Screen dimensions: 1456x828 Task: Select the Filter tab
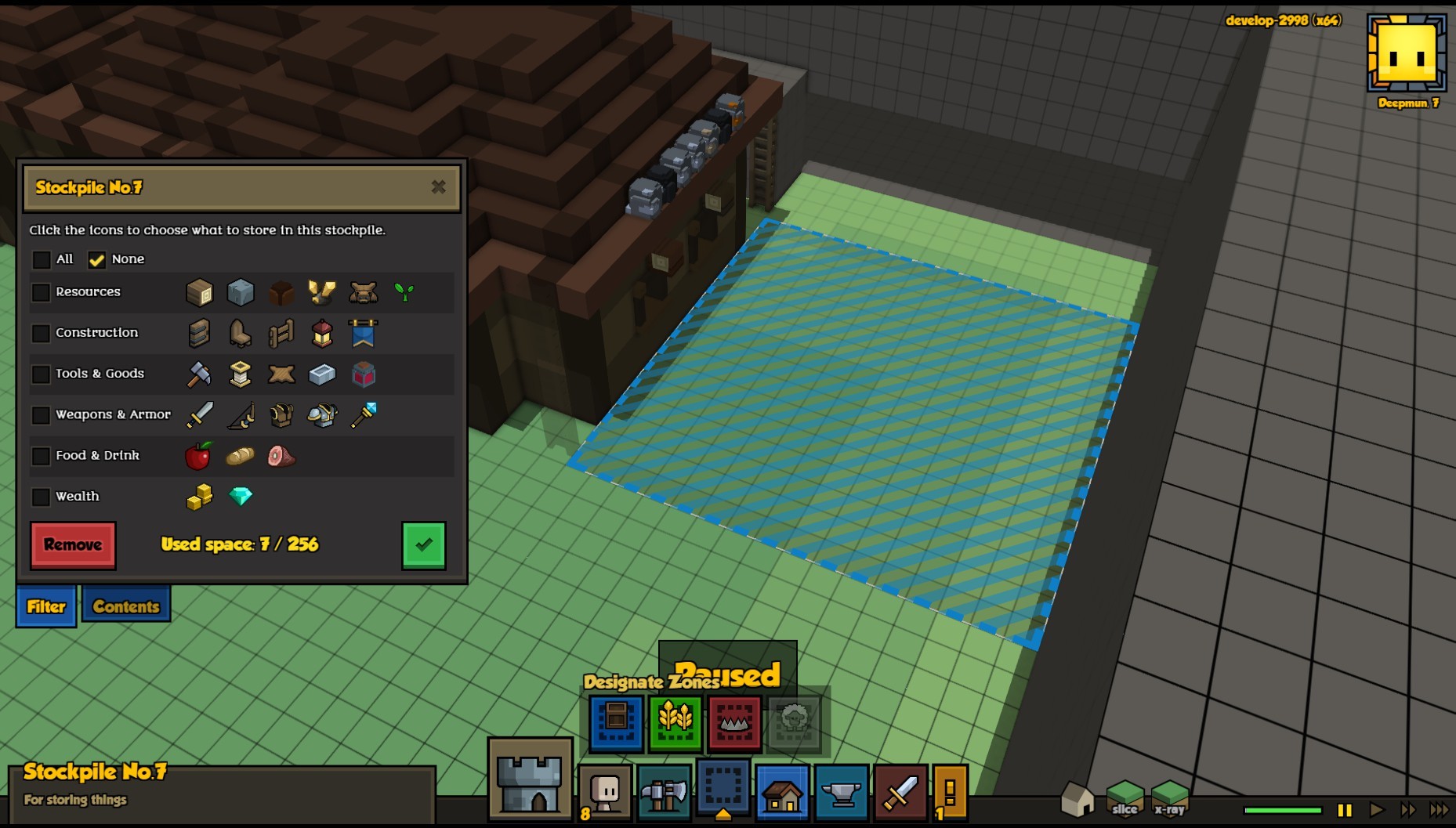pyautogui.click(x=46, y=606)
